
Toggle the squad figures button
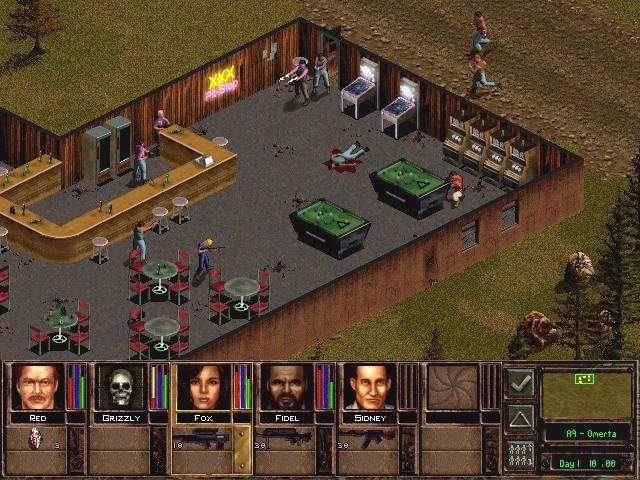pos(519,452)
